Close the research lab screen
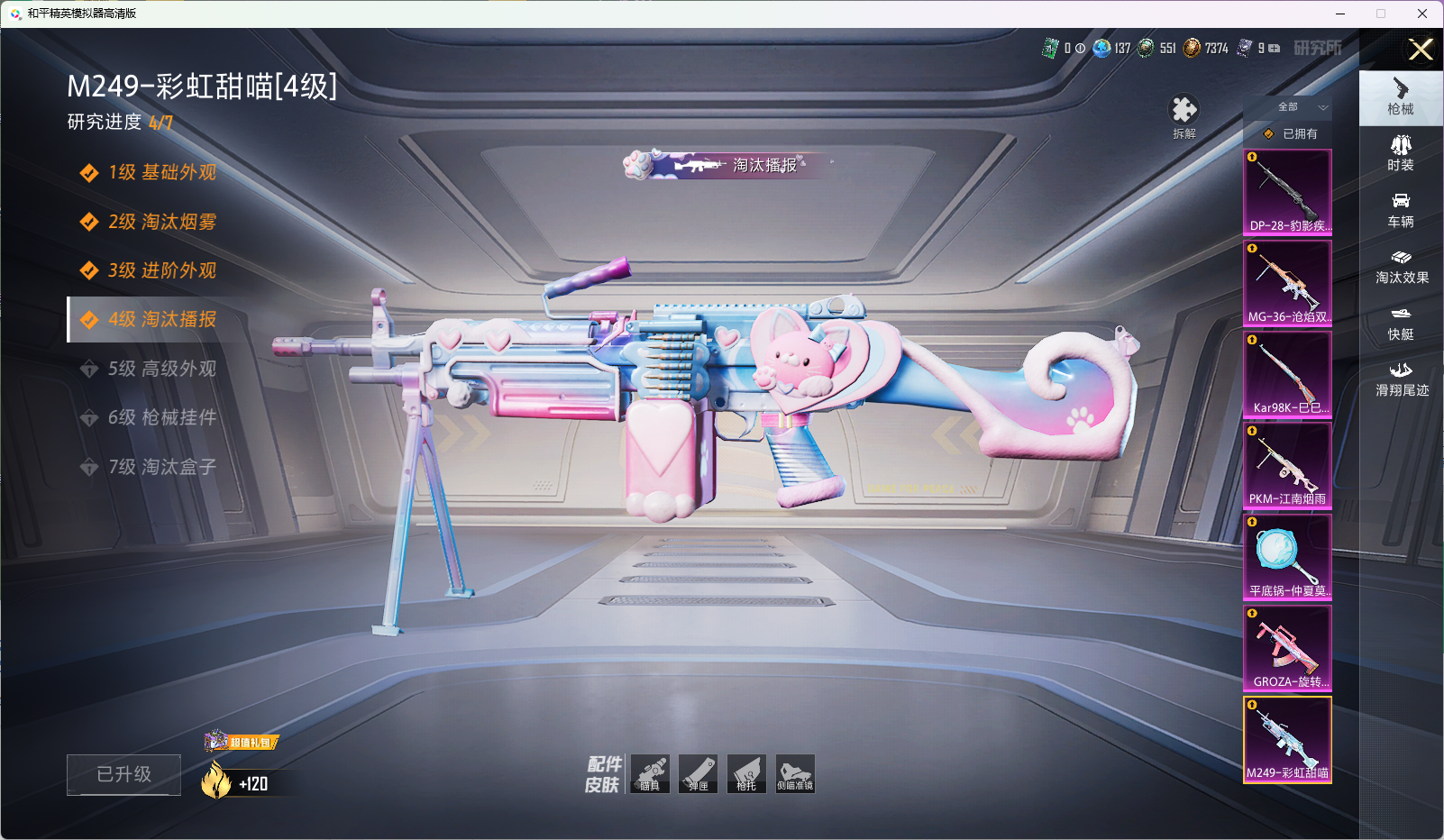 click(x=1421, y=50)
